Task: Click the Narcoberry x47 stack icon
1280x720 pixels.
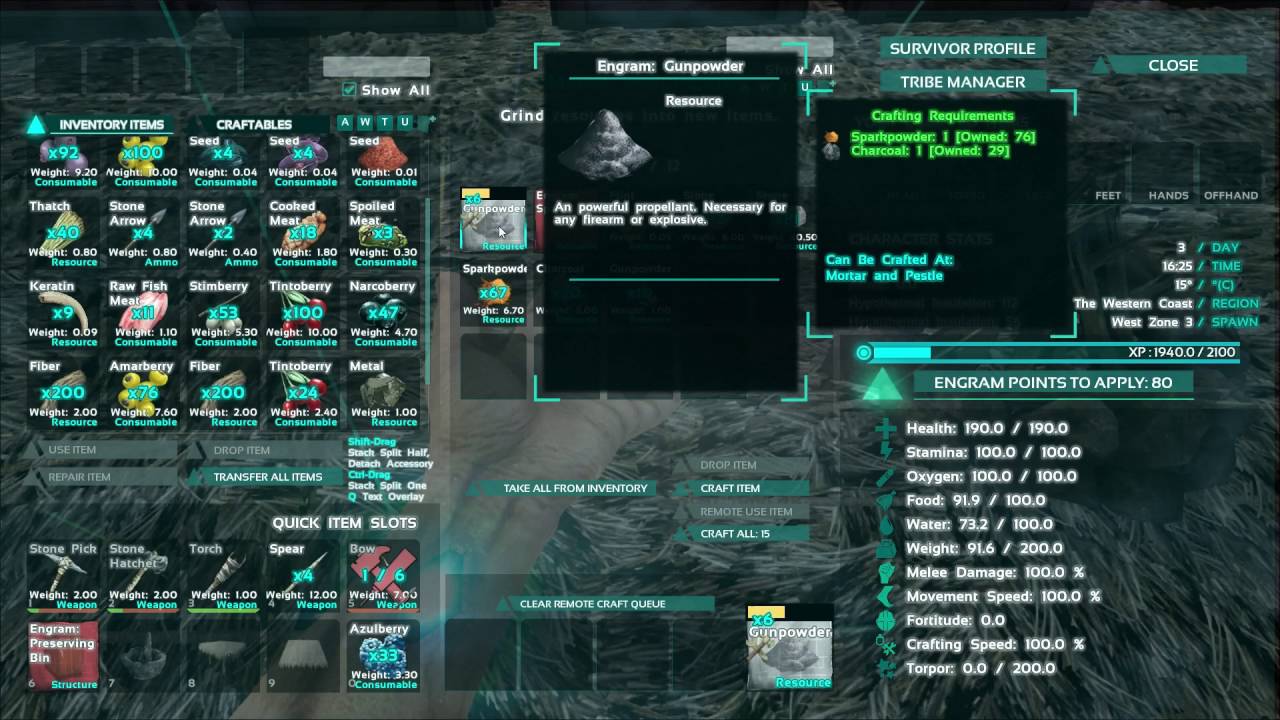Action: 383,310
